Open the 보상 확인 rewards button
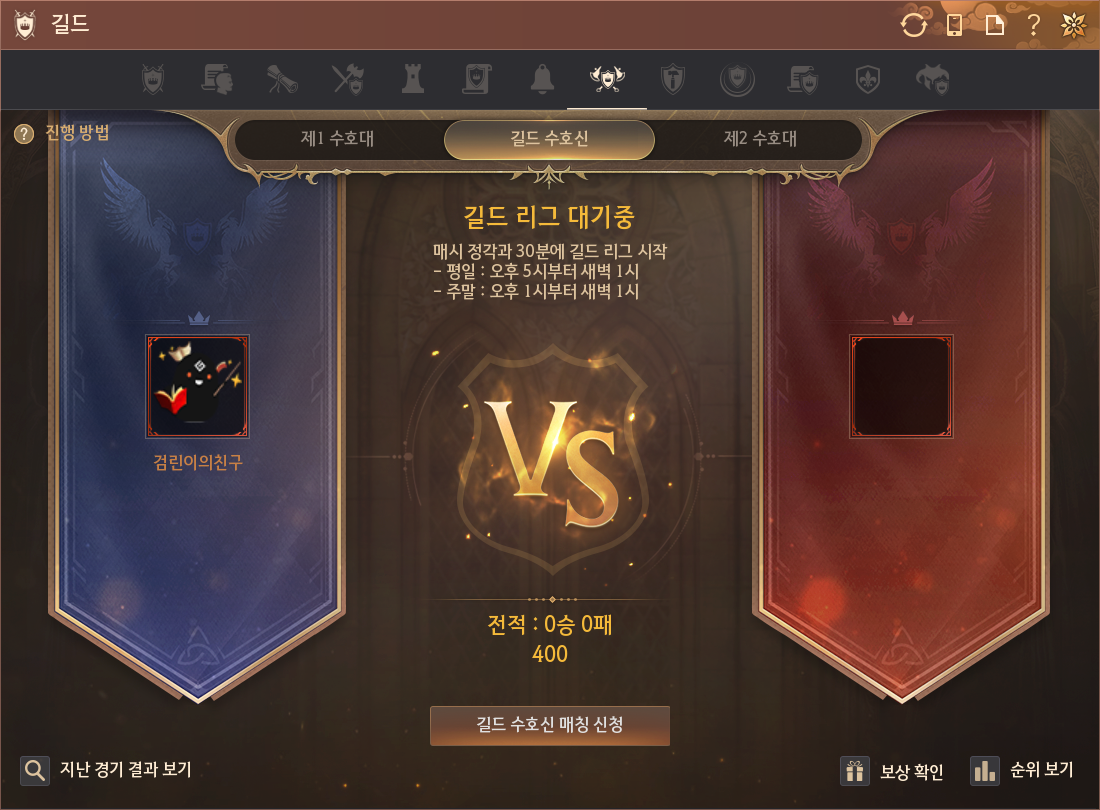Image resolution: width=1100 pixels, height=810 pixels. [892, 771]
